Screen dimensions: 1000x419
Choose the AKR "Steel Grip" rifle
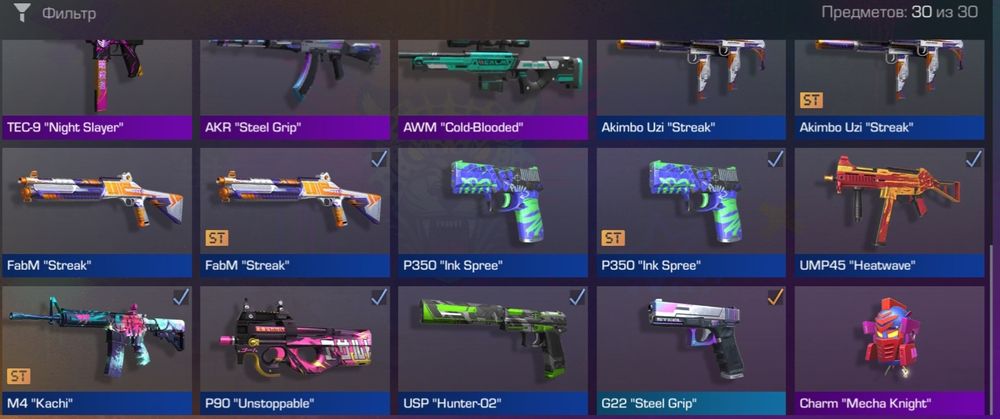[x=293, y=85]
